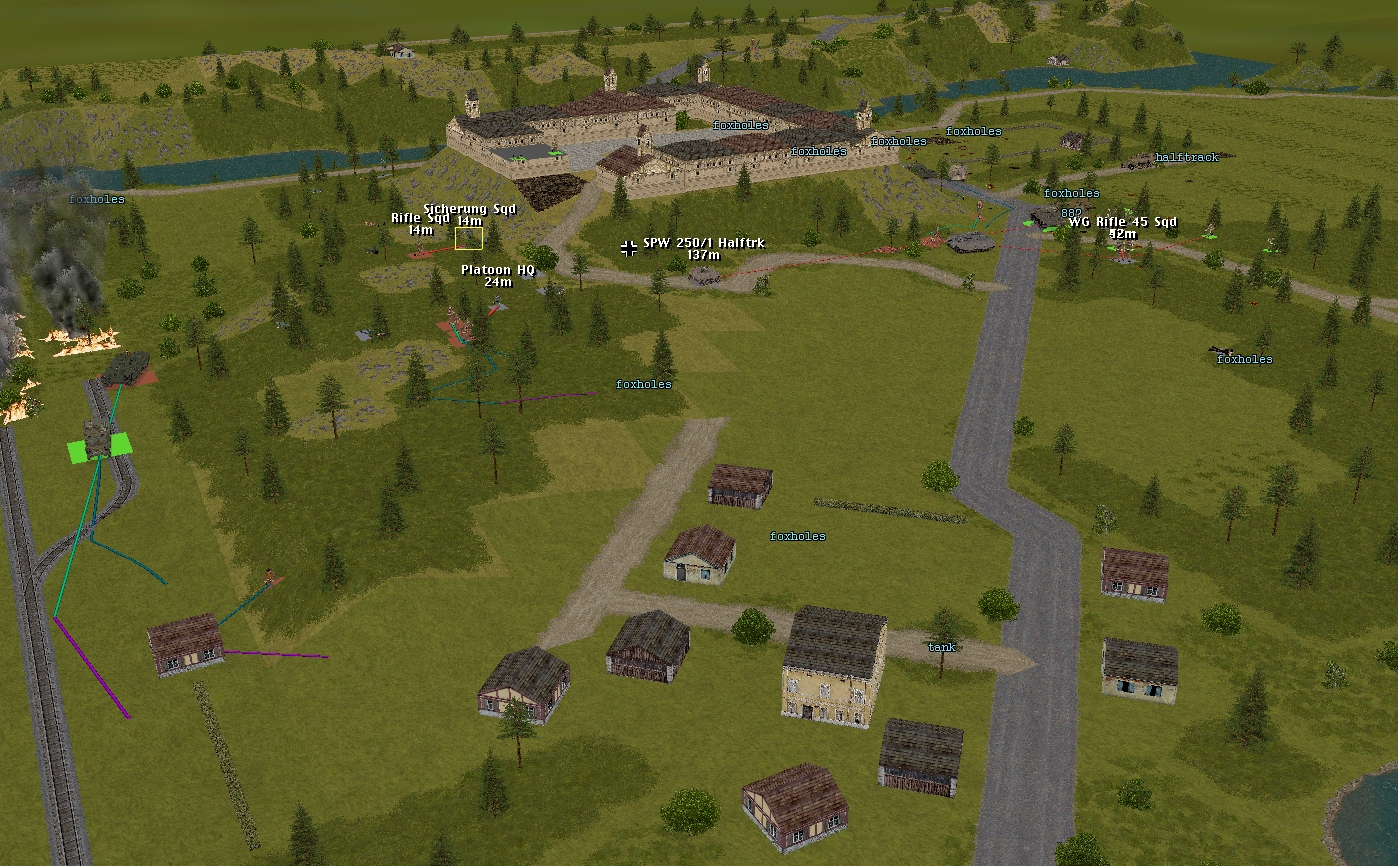Choose the 'tank' contact label
Image resolution: width=1398 pixels, height=866 pixels.
coord(941,647)
